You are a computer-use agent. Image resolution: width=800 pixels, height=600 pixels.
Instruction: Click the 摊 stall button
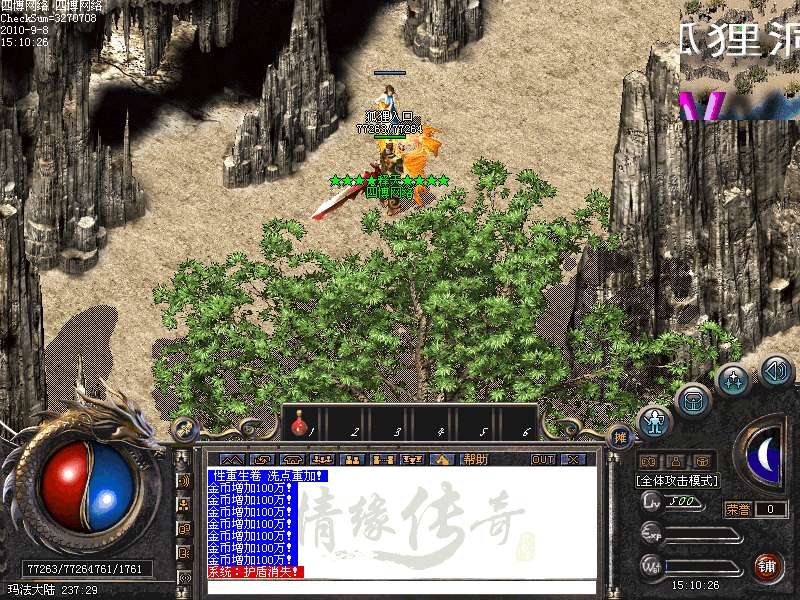[621, 437]
